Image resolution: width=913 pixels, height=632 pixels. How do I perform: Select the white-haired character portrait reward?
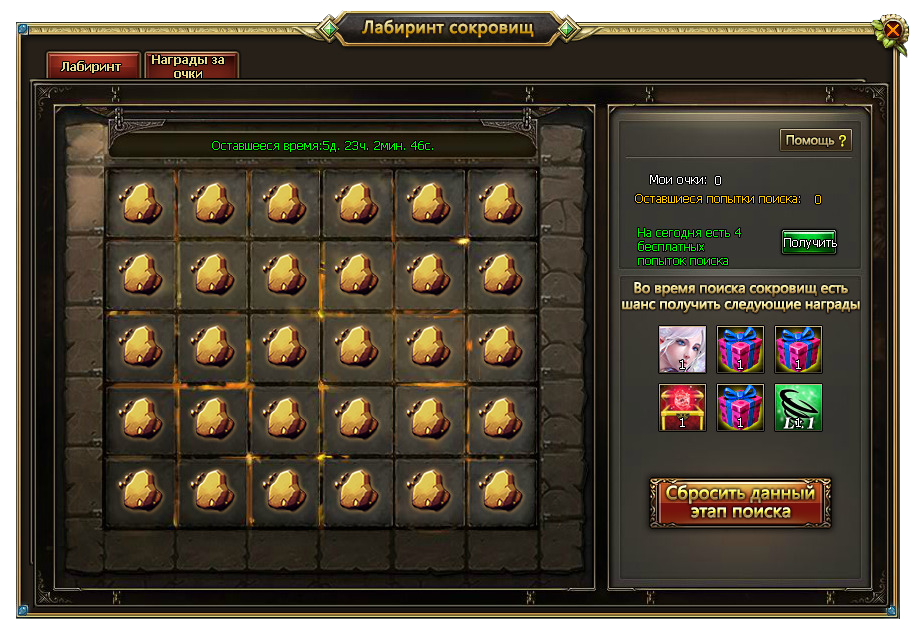(x=682, y=350)
